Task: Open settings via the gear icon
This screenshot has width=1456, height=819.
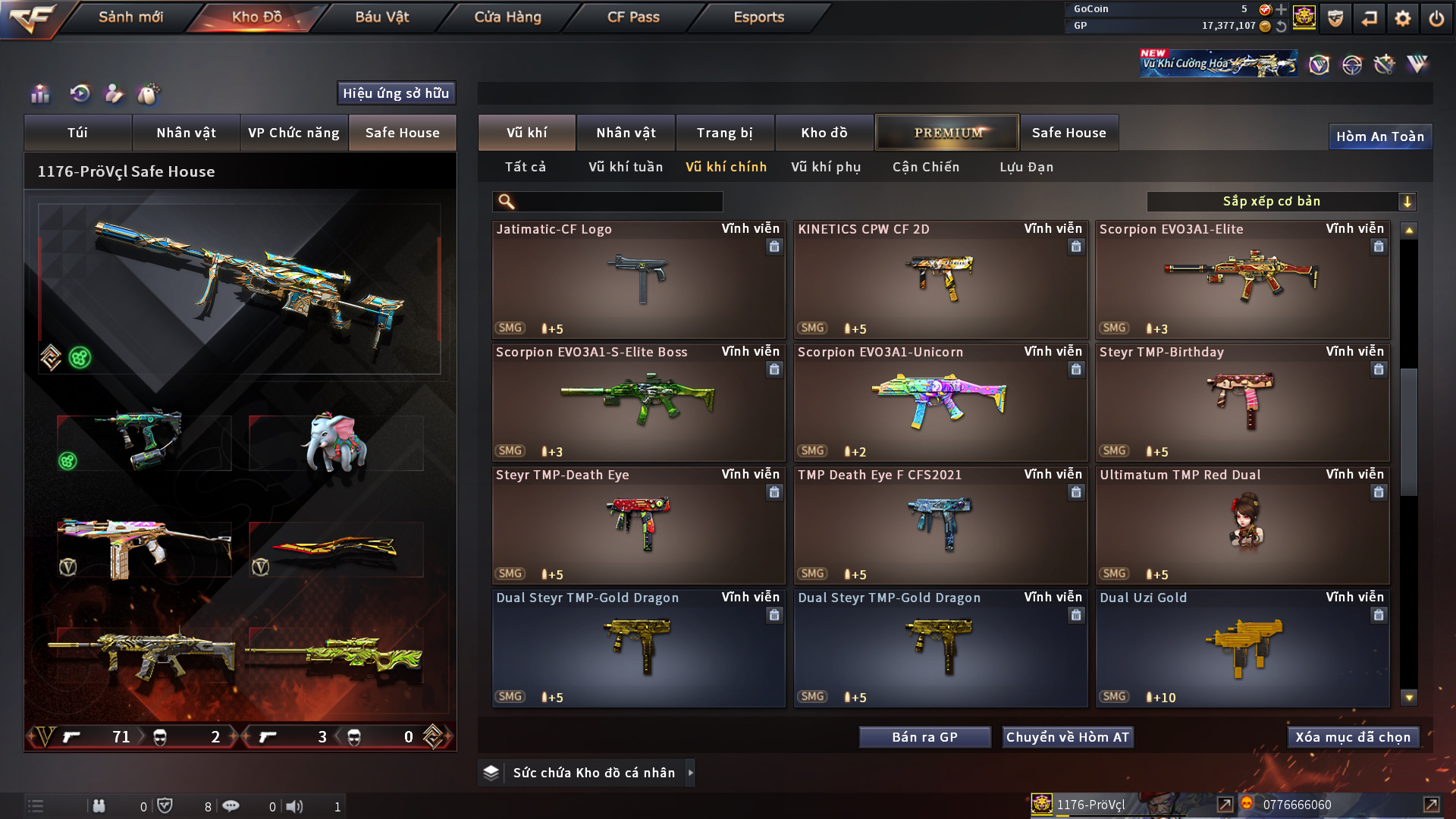Action: click(x=1403, y=18)
